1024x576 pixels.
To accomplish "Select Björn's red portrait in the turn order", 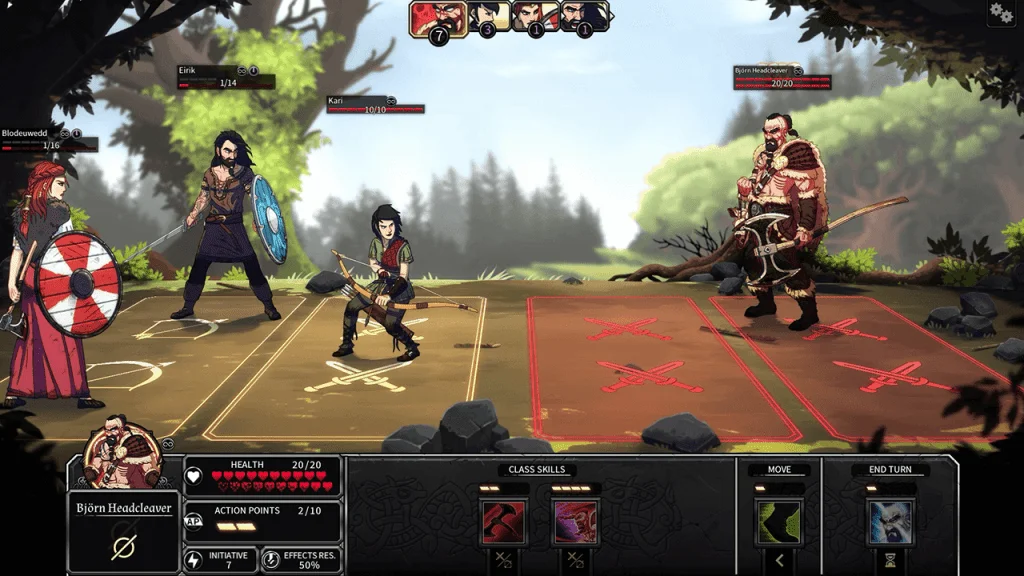I will (x=438, y=17).
